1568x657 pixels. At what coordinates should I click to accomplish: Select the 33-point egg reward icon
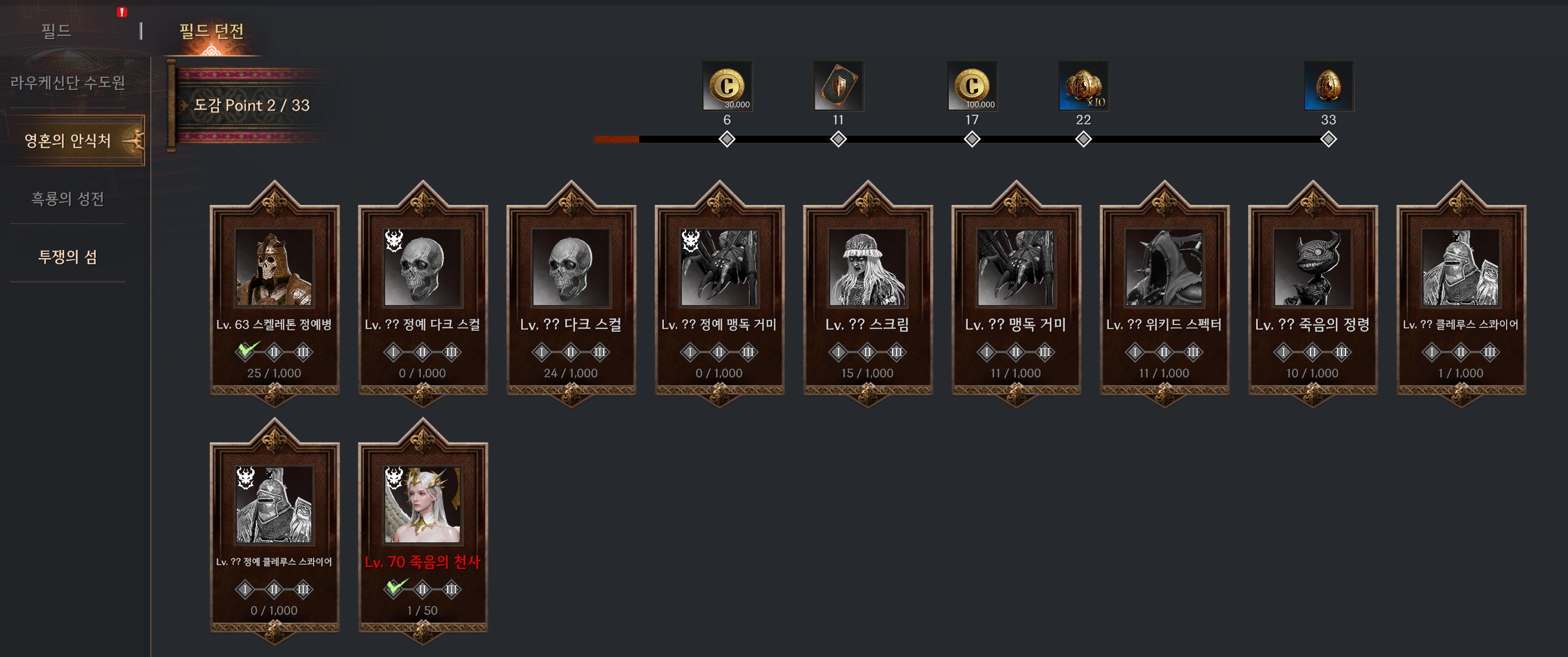[1328, 86]
